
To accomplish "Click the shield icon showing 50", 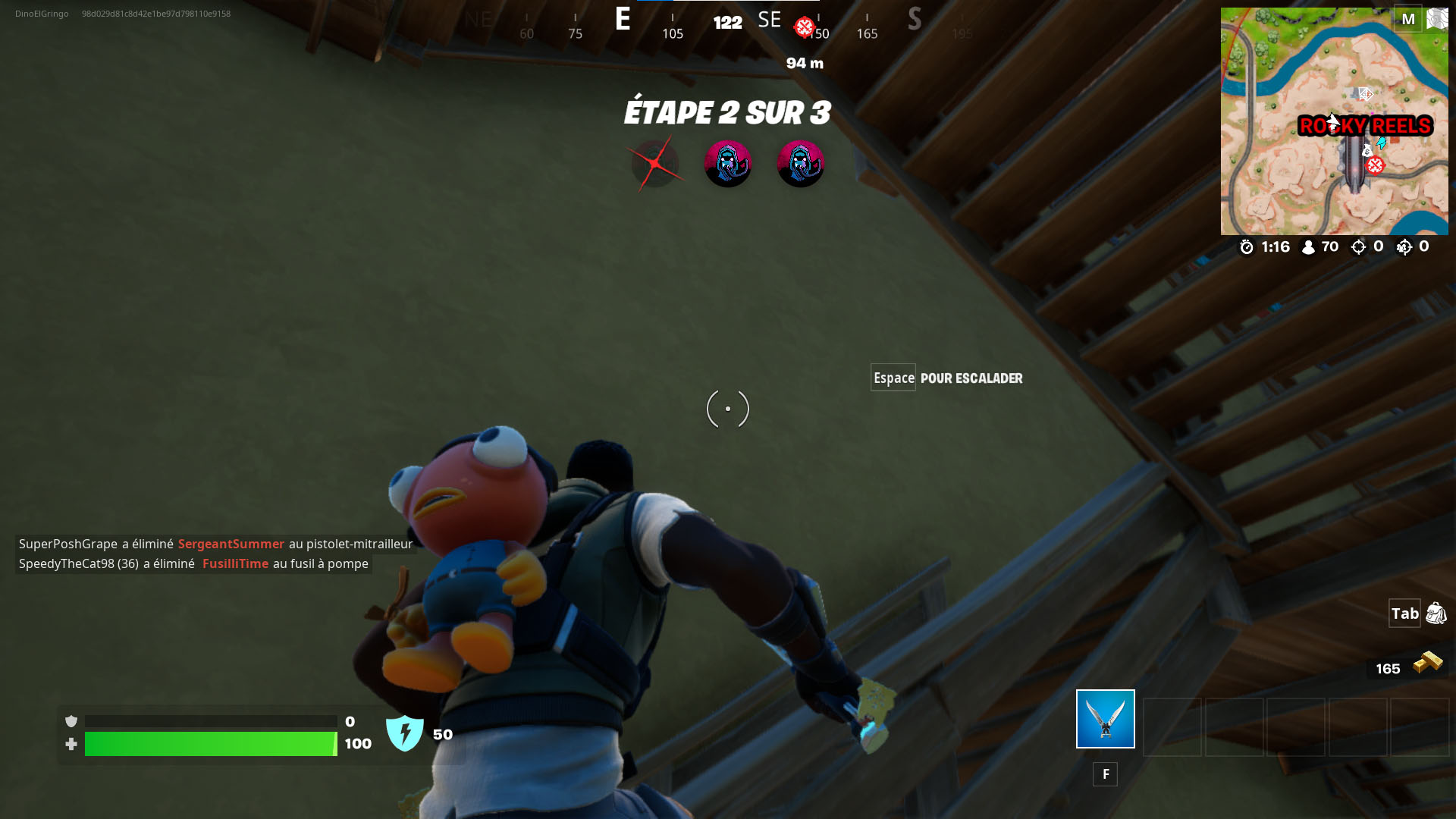I will click(x=405, y=733).
